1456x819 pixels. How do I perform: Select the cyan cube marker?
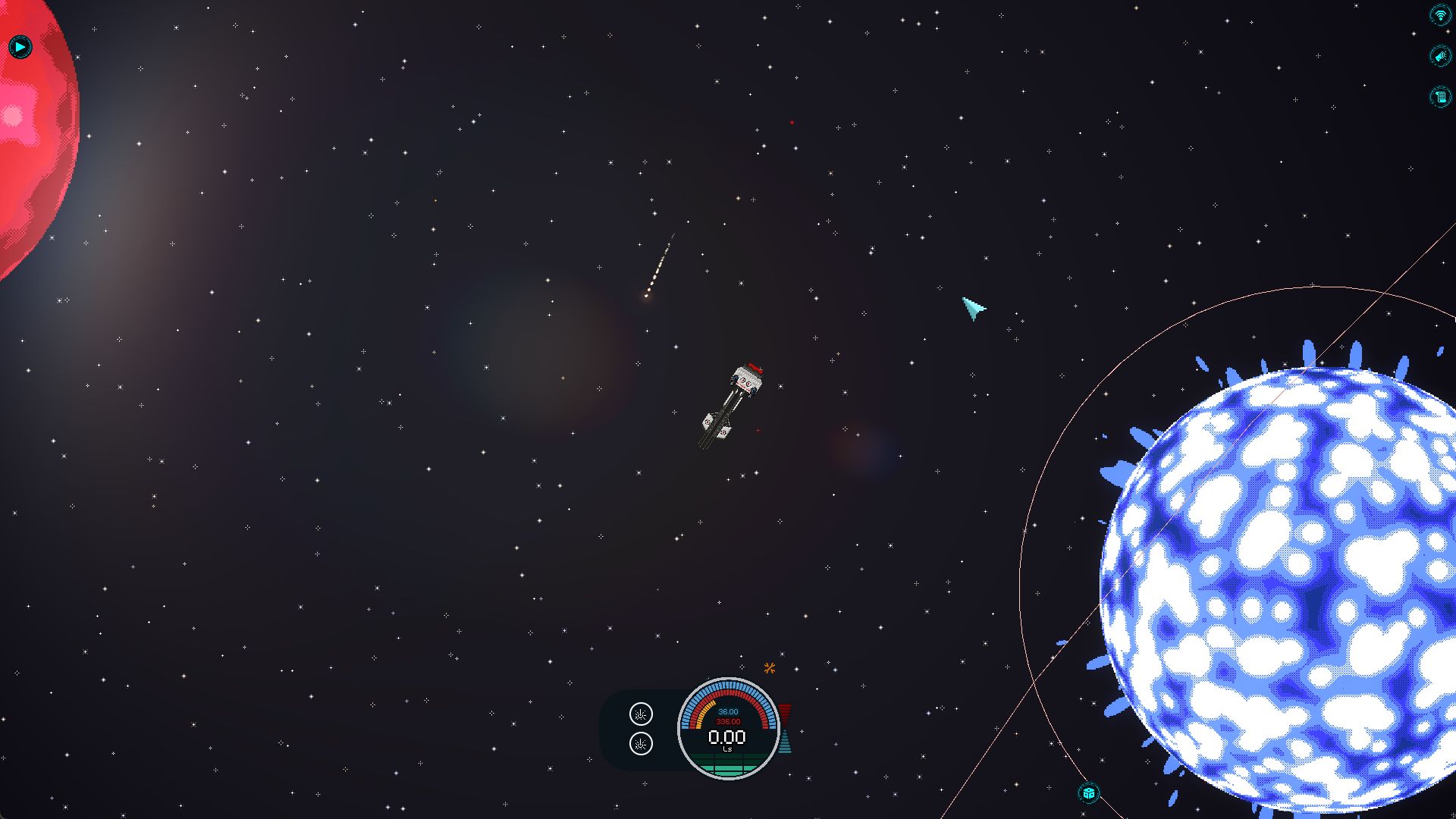[x=1089, y=793]
